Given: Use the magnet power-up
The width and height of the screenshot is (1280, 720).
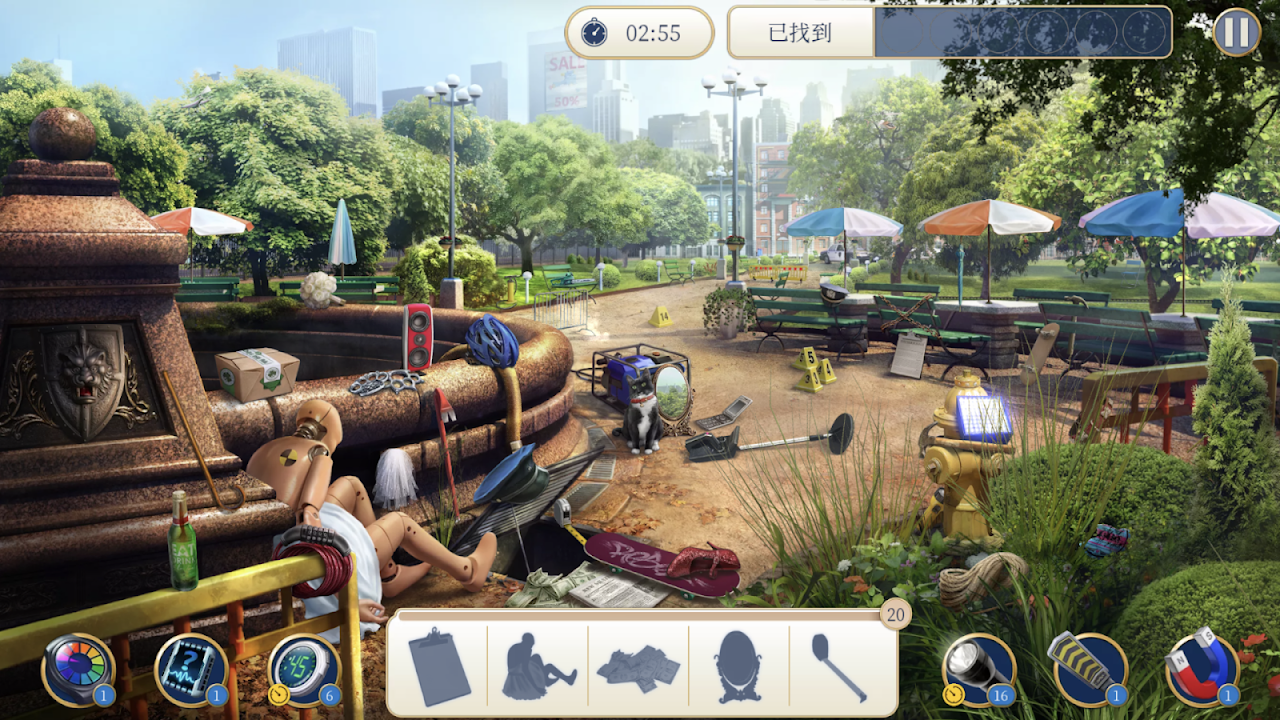Looking at the screenshot, I should [x=1202, y=668].
